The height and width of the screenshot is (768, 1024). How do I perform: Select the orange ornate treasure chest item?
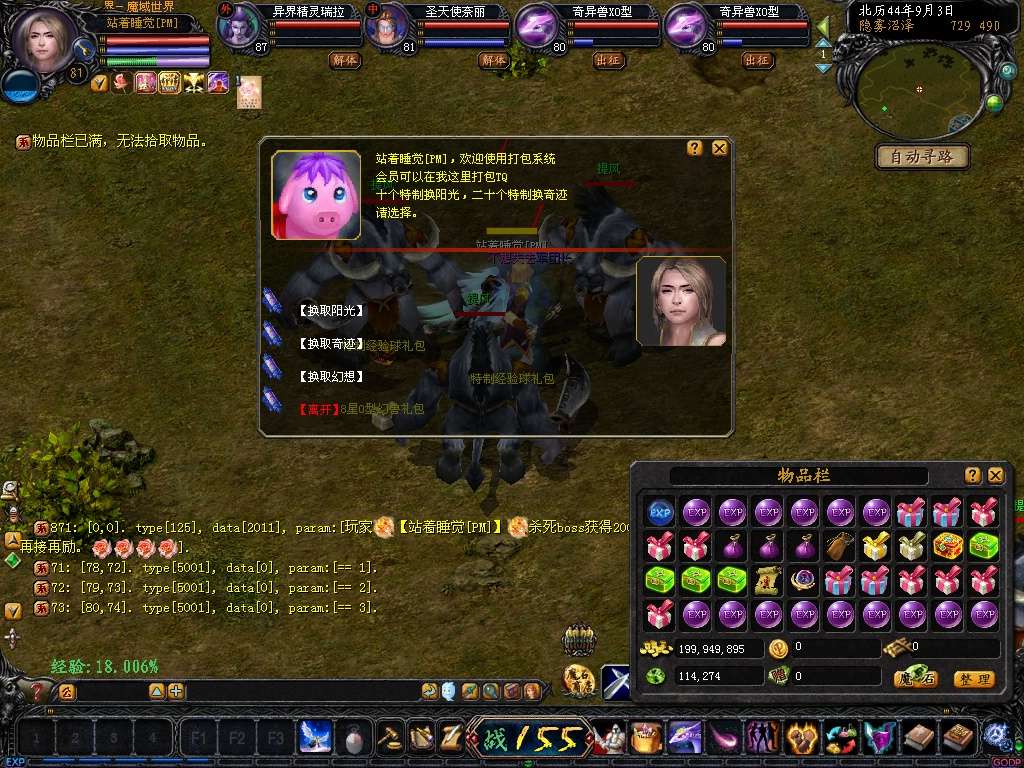948,546
